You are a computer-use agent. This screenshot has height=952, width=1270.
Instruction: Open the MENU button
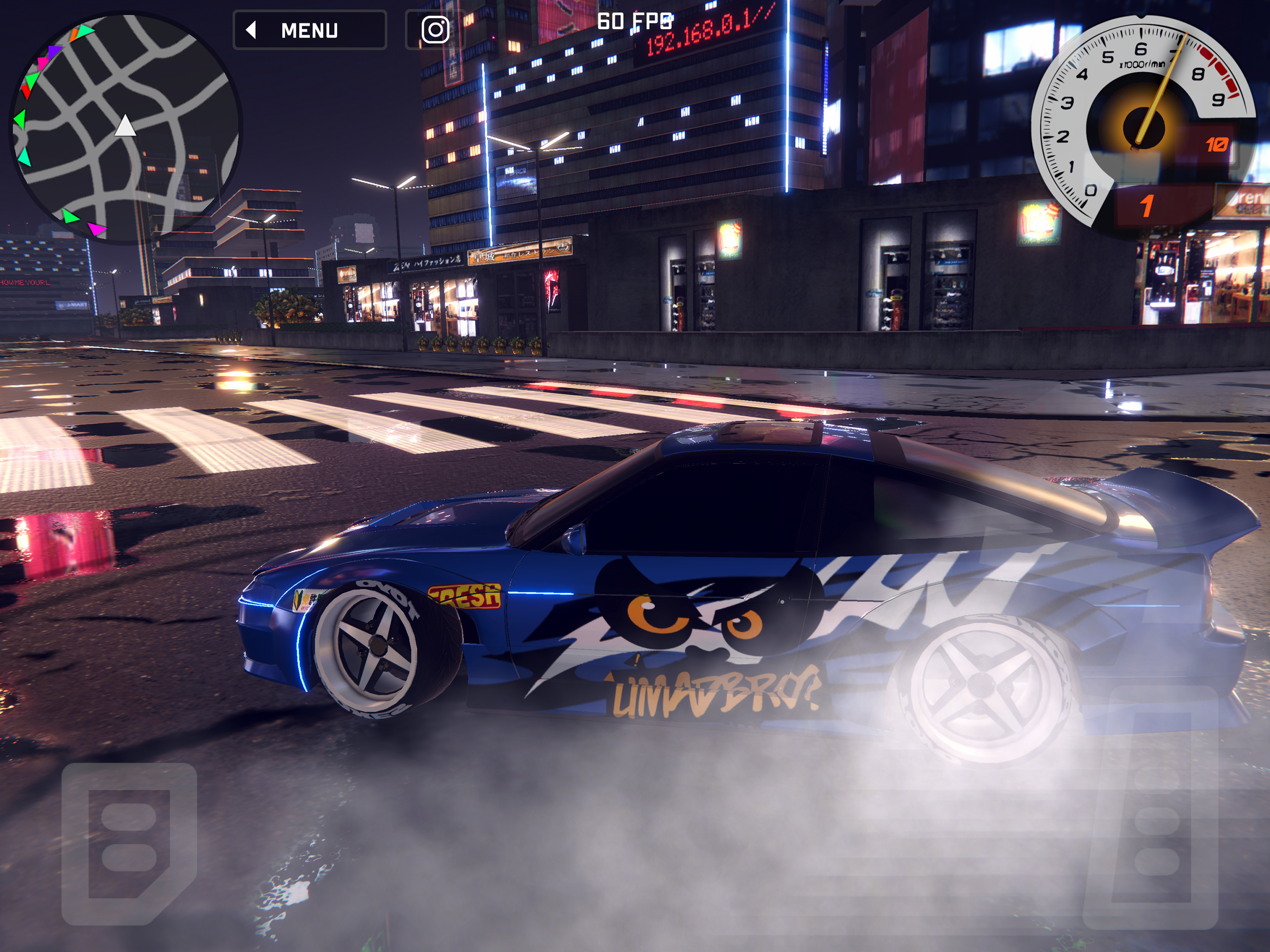tap(310, 30)
